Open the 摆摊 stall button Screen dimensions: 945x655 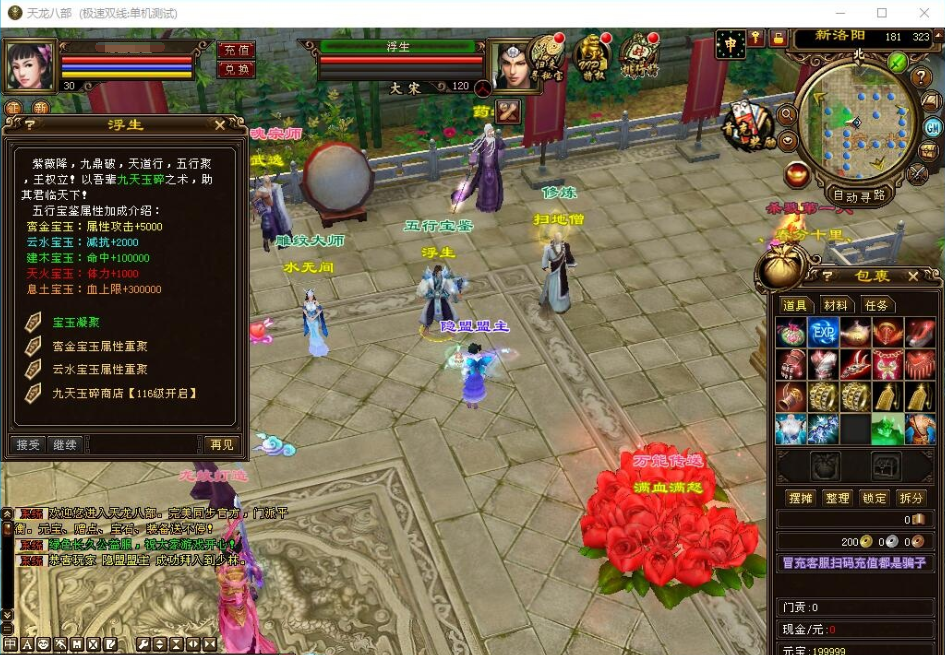point(800,498)
